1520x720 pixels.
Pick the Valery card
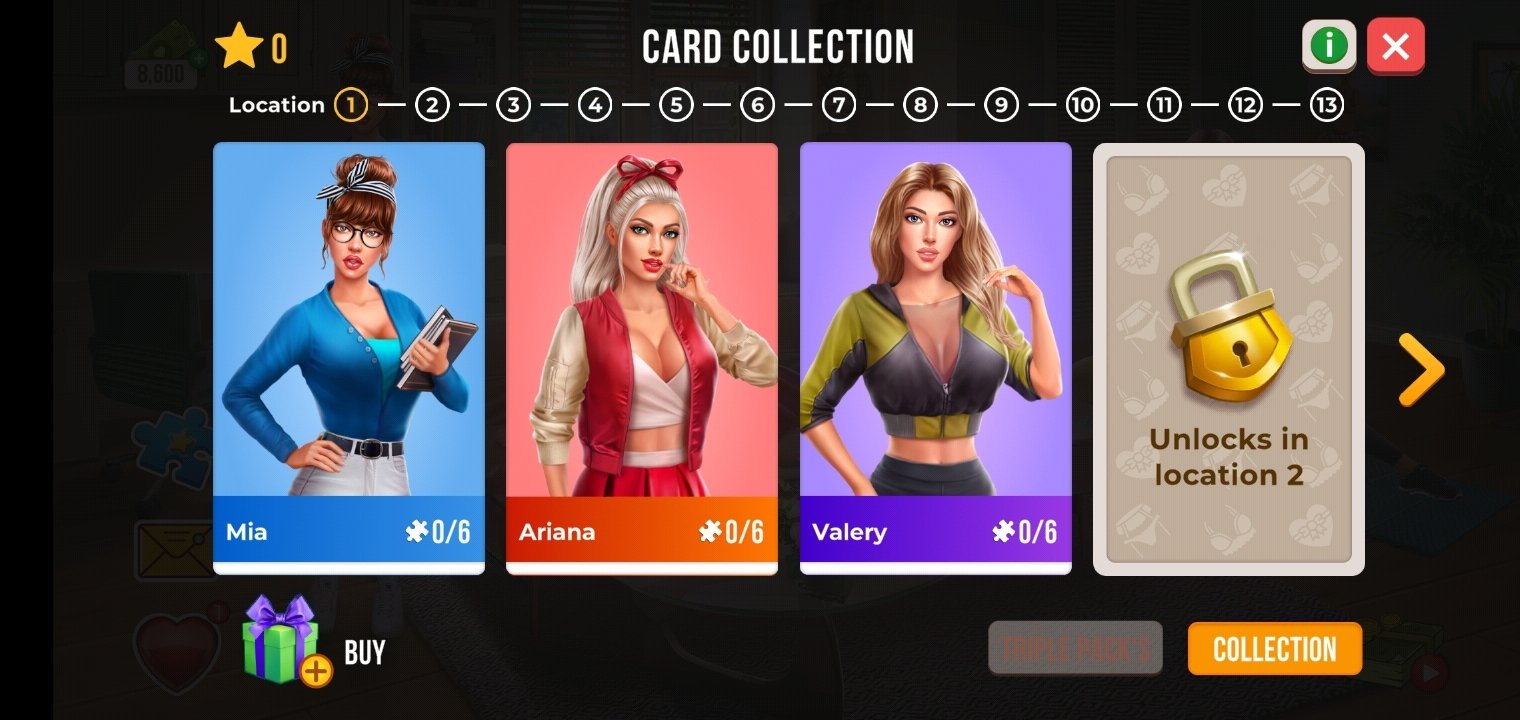[x=935, y=358]
